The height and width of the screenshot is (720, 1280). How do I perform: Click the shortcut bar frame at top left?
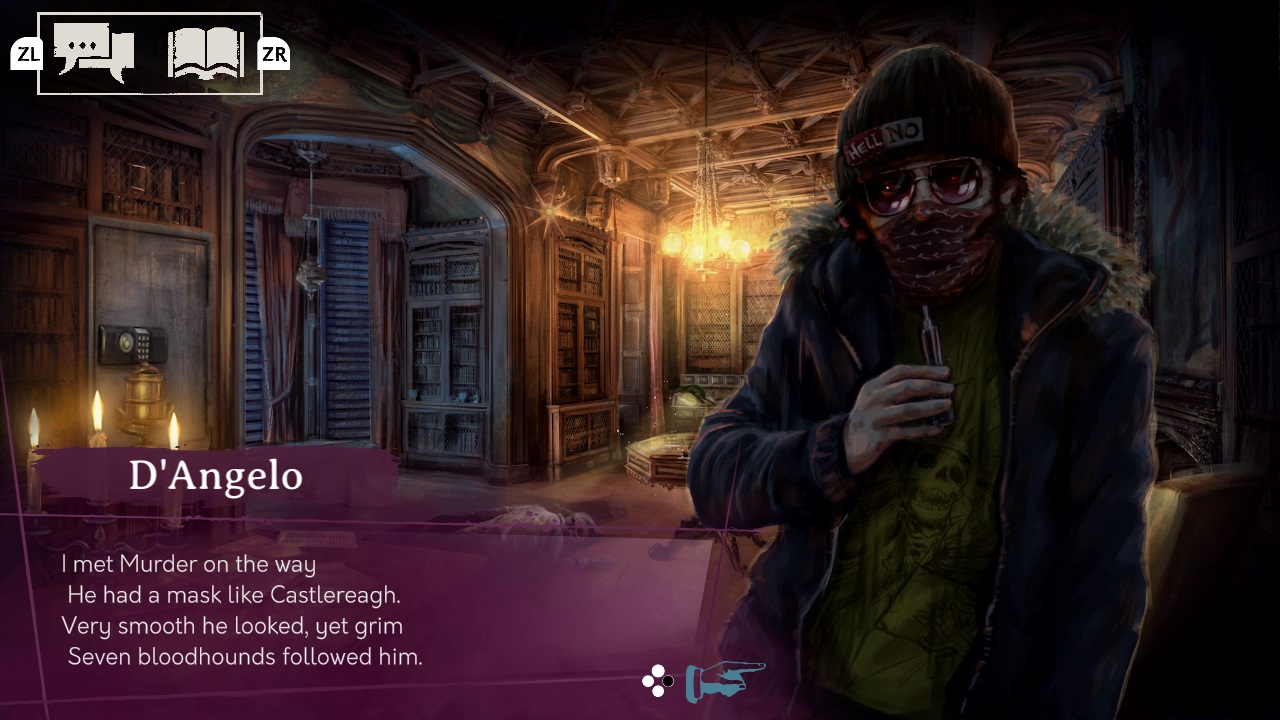(150, 52)
